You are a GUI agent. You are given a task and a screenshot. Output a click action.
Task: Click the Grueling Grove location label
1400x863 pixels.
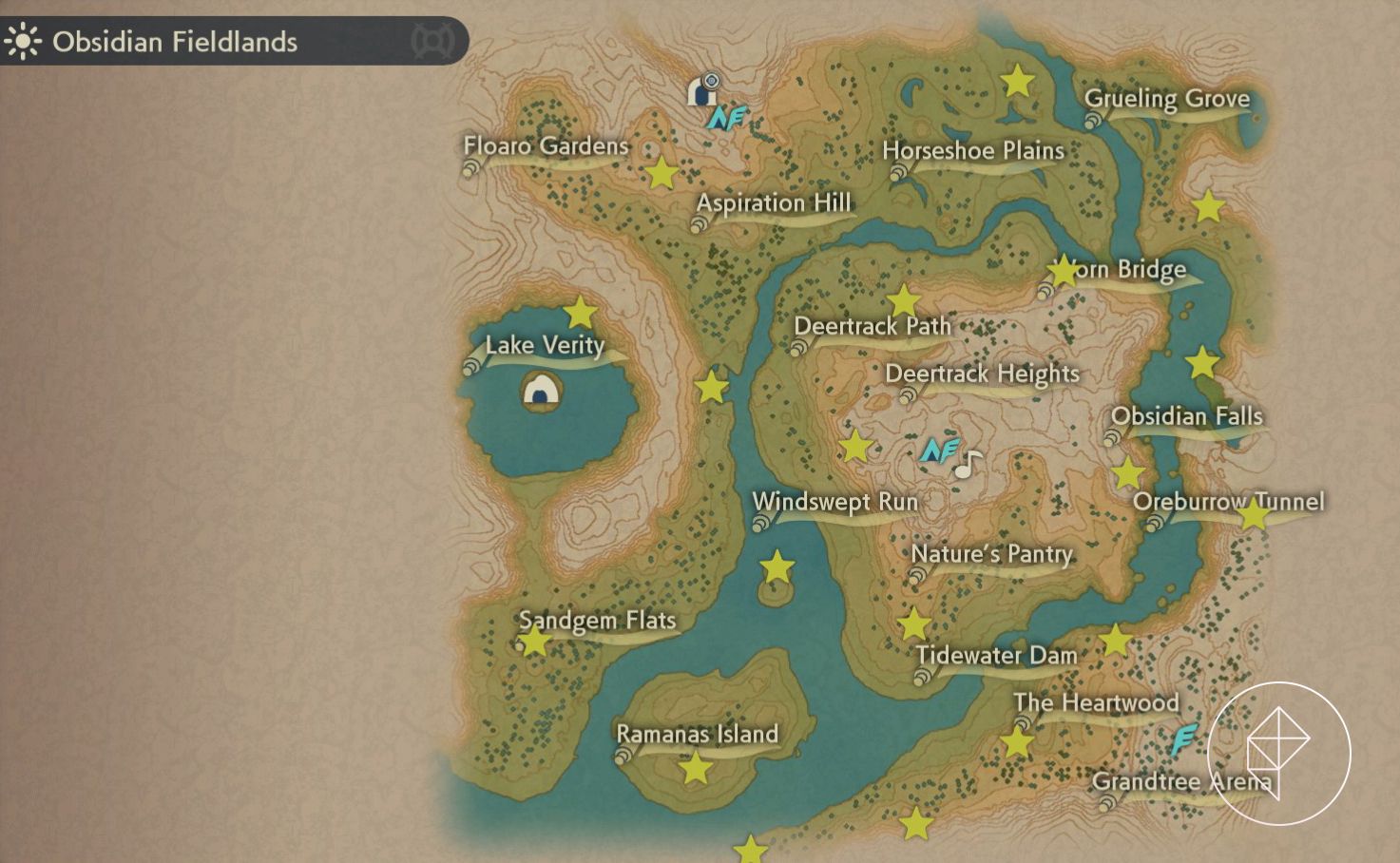coord(1167,99)
